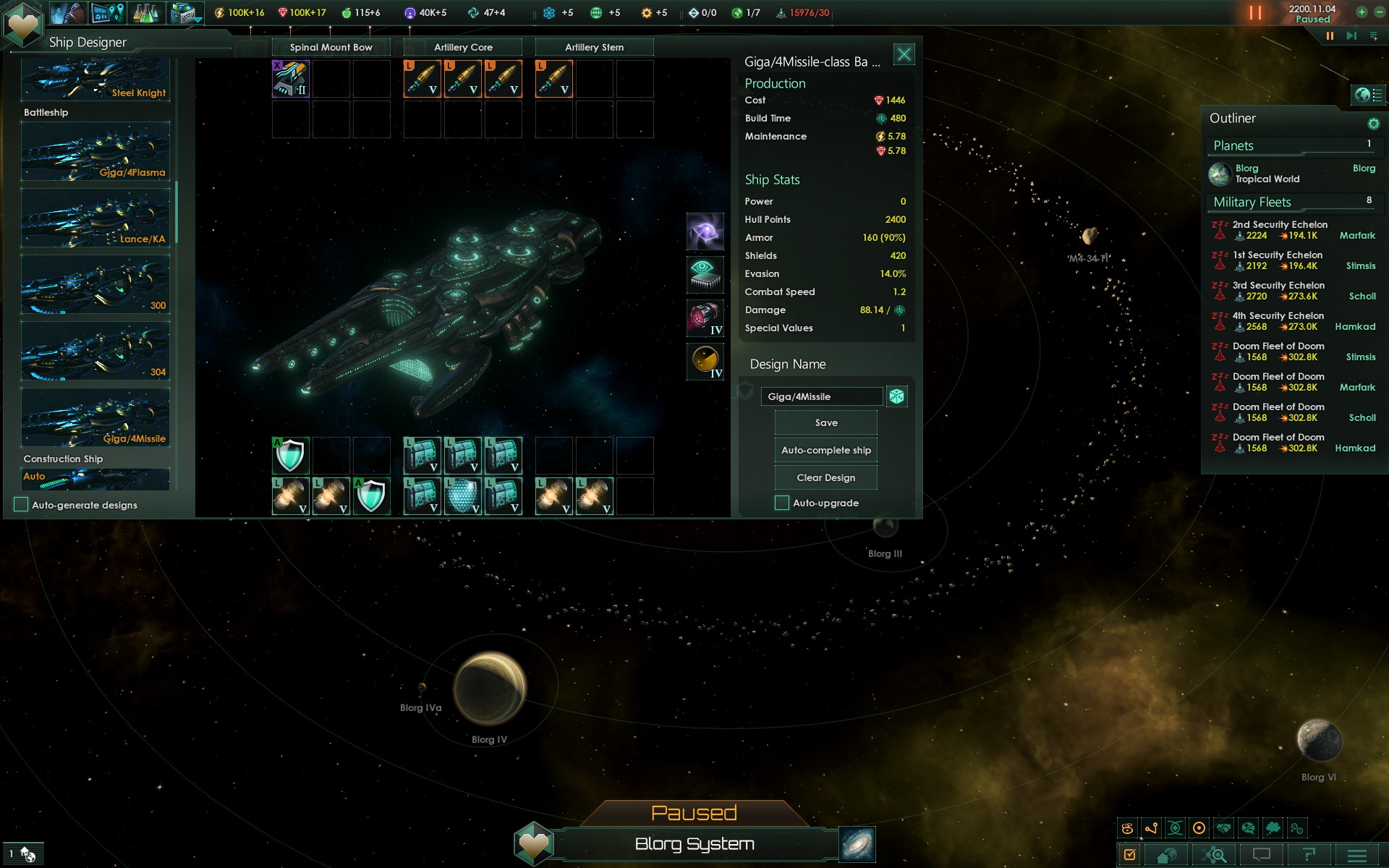Clear the current ship design
Screen dimensions: 1389x868
pos(825,478)
